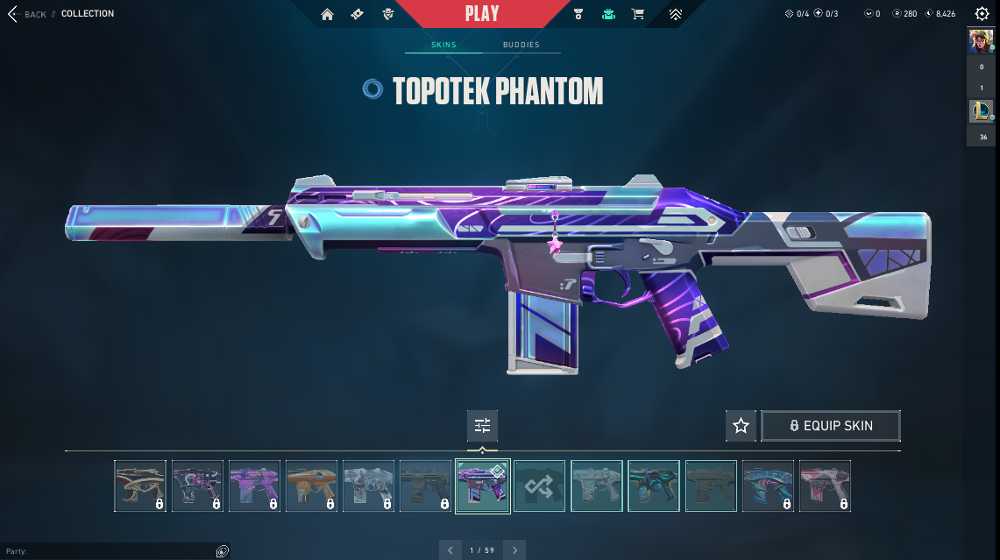The width and height of the screenshot is (1000, 560).
Task: Open the home screen icon
Action: pos(327,14)
